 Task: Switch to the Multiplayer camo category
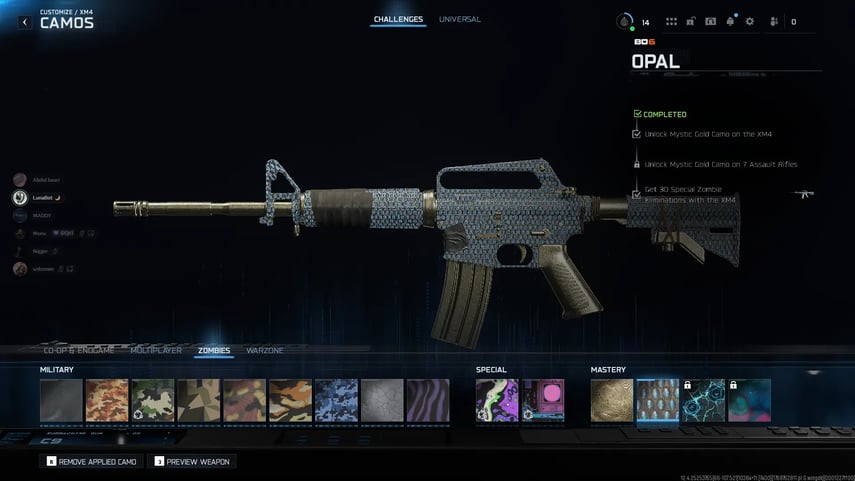(x=156, y=351)
